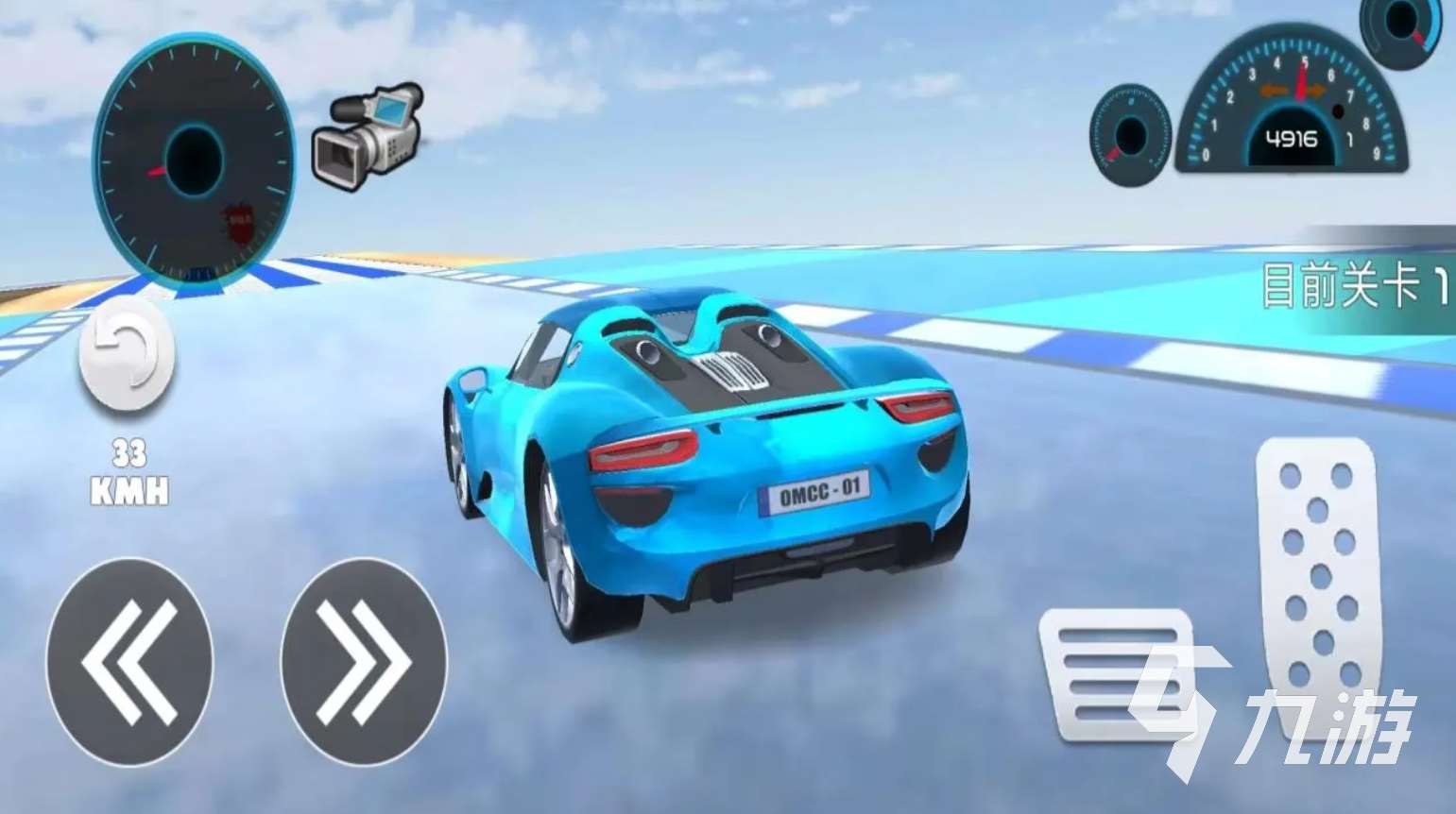Tap the red needle on the speedometer

tap(154, 174)
